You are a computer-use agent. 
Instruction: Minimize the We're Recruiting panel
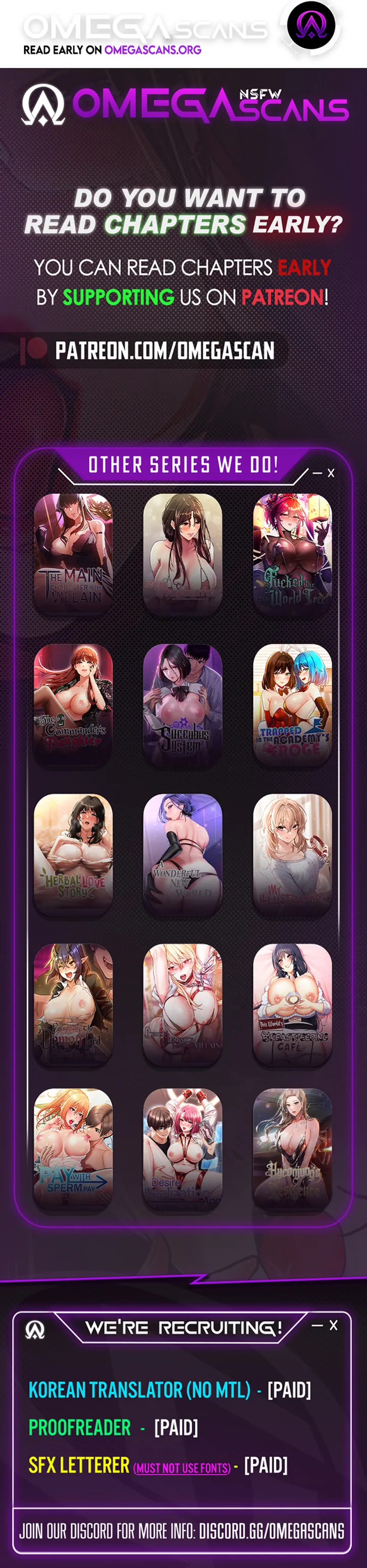click(x=317, y=1325)
